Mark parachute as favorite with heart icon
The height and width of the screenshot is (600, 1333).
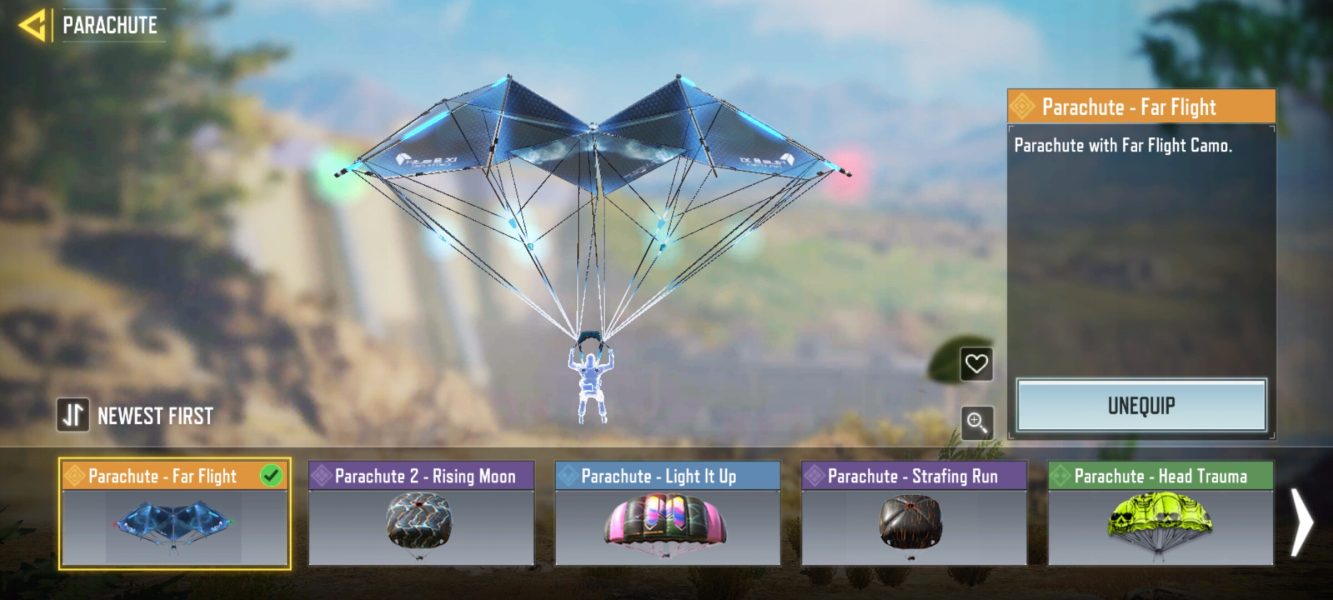976,365
